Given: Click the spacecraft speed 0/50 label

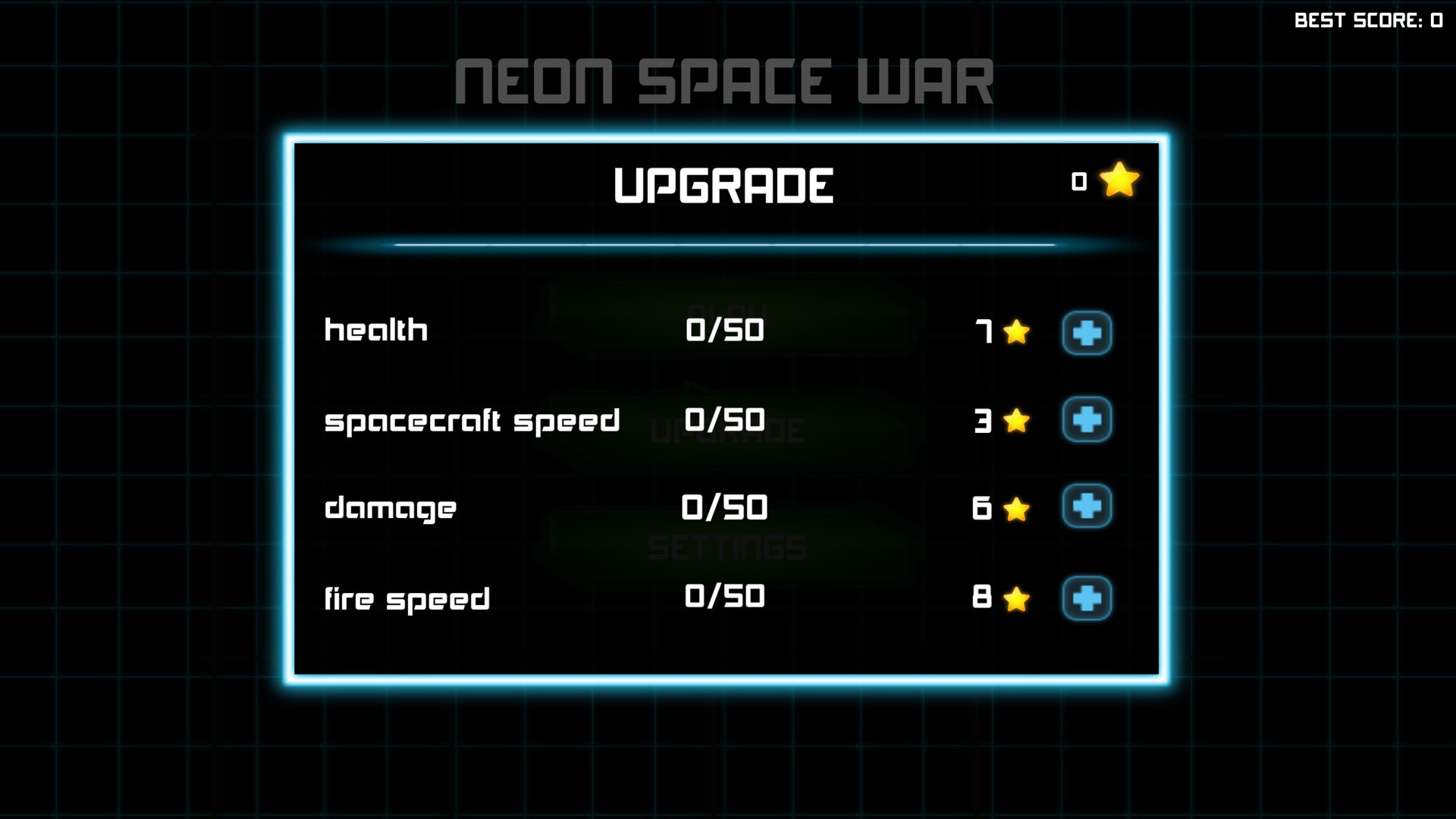Looking at the screenshot, I should 724,419.
